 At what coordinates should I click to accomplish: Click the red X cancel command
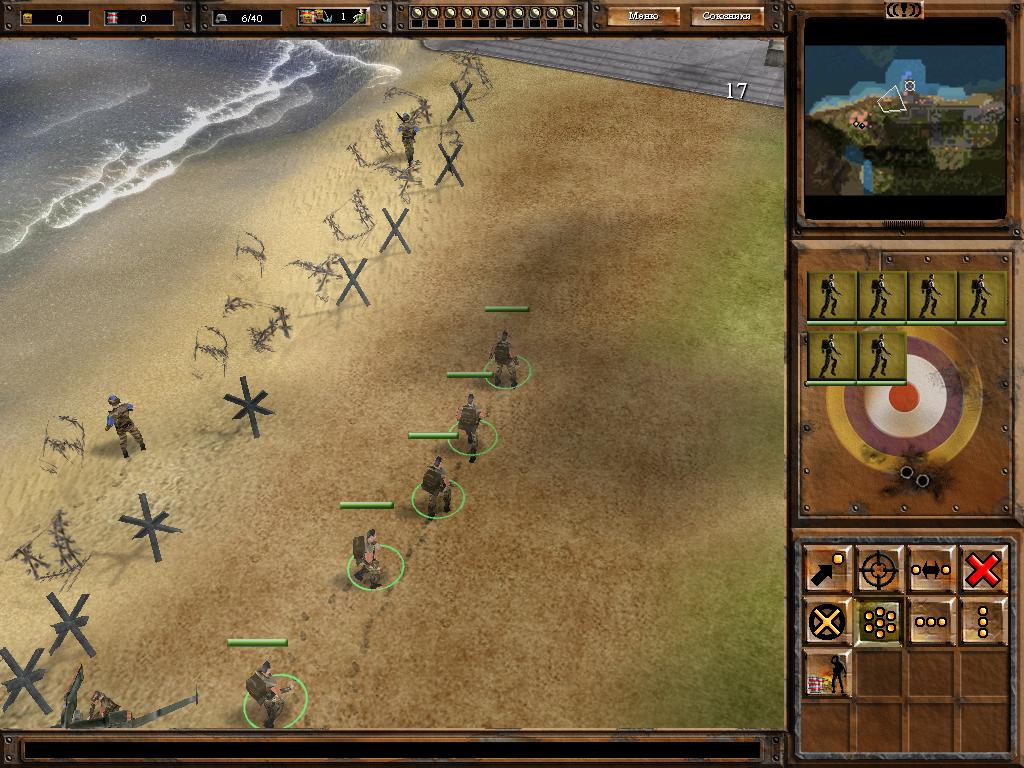tap(983, 570)
